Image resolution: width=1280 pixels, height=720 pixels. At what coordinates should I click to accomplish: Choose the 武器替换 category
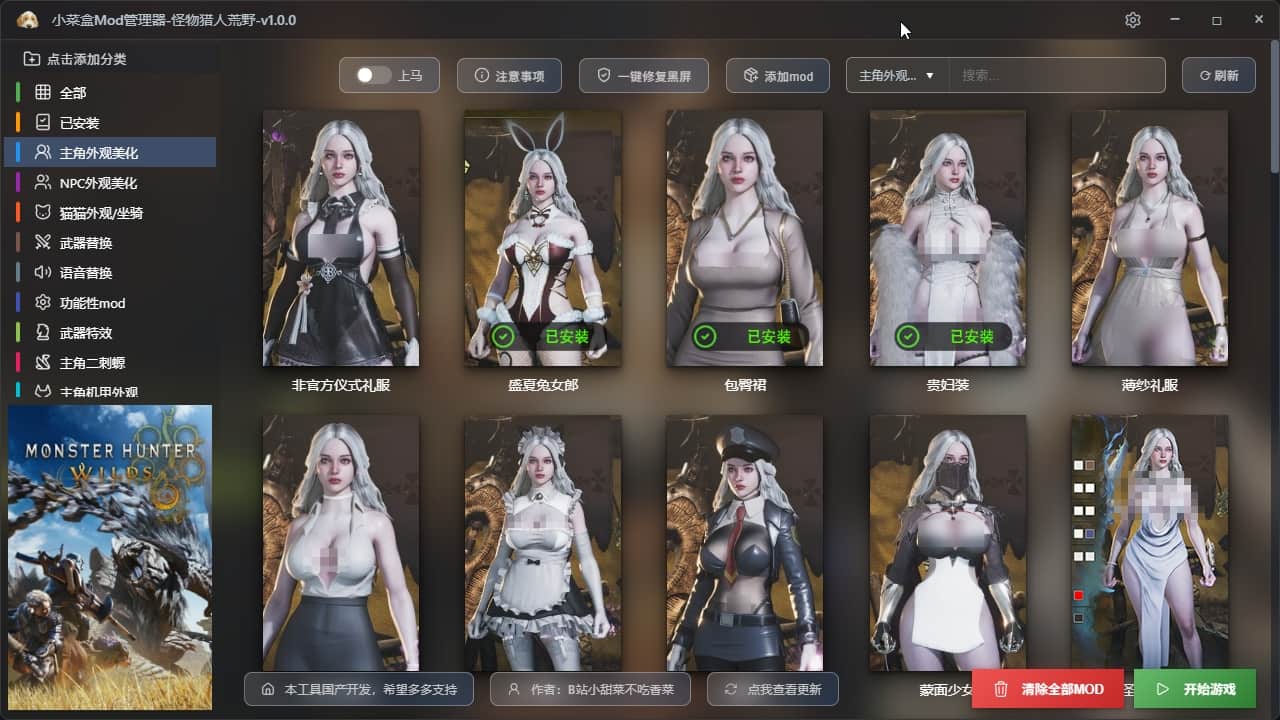(x=86, y=243)
